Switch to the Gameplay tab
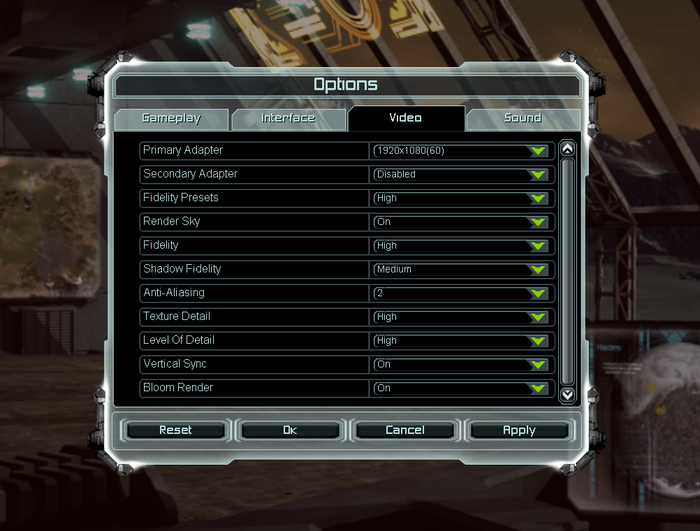The height and width of the screenshot is (531, 700). (171, 118)
